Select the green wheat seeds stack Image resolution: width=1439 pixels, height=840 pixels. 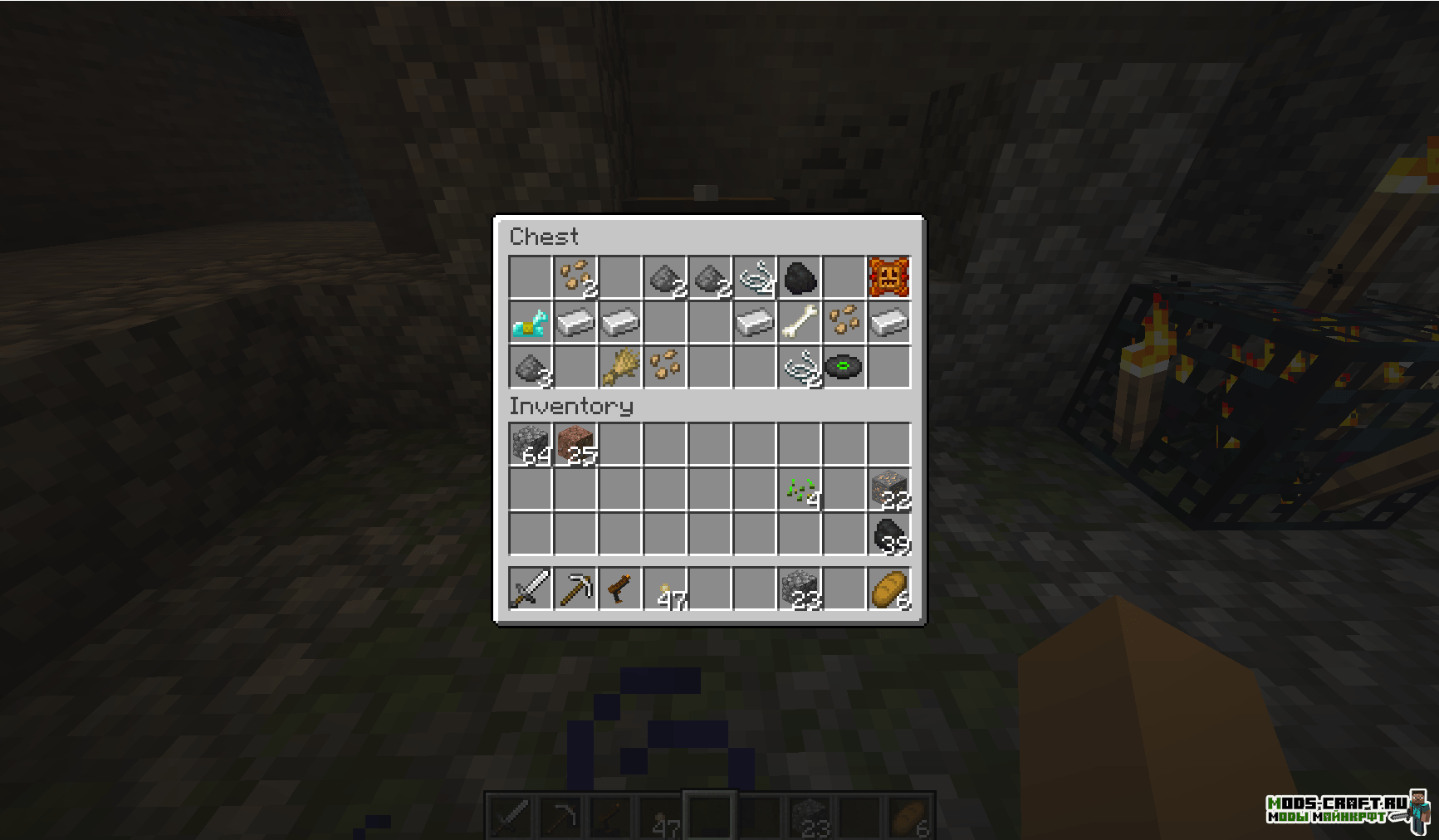point(800,490)
